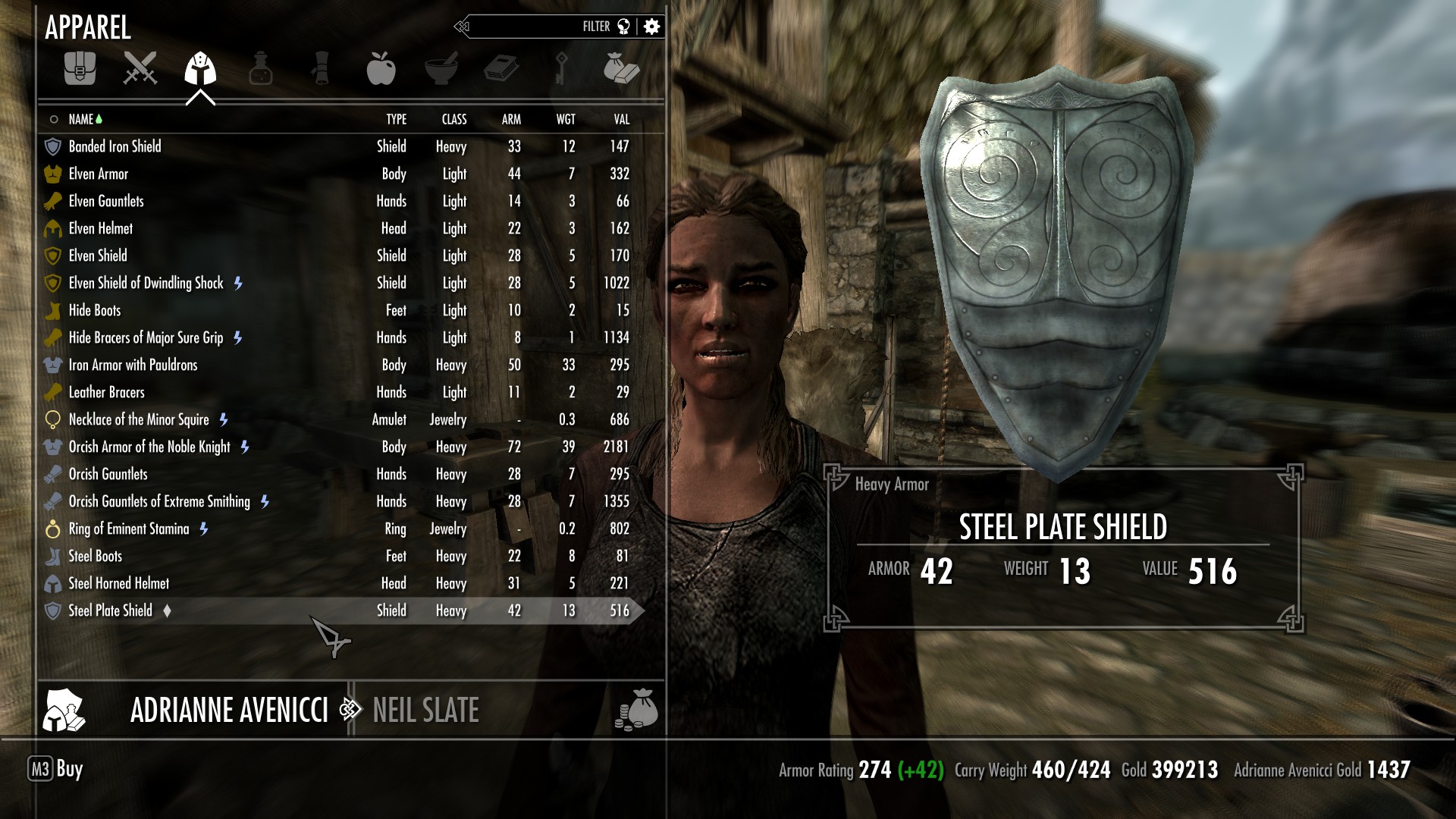Viewport: 1456px width, 819px height.
Task: Pick the Hide Boots entry
Action: point(95,310)
